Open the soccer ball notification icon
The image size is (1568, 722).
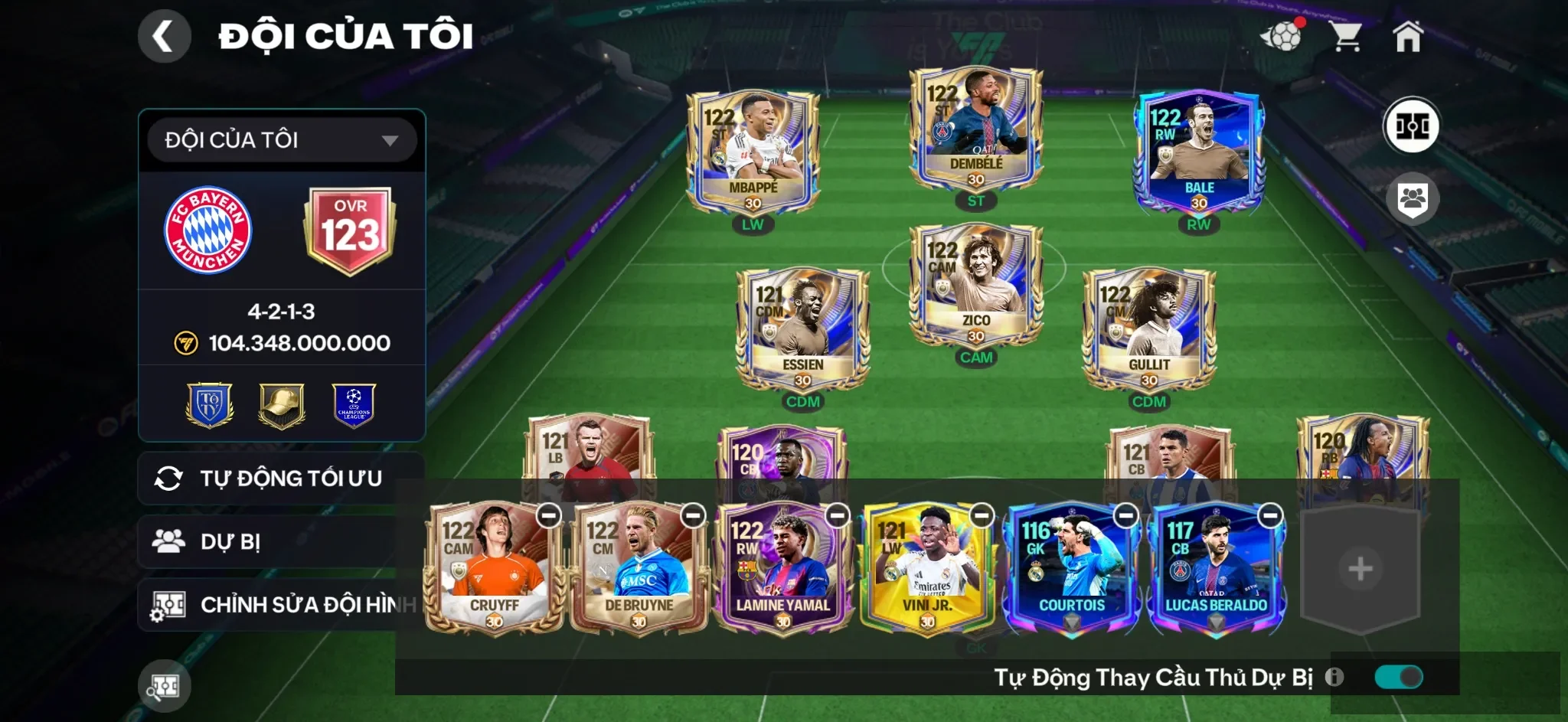pos(1282,35)
